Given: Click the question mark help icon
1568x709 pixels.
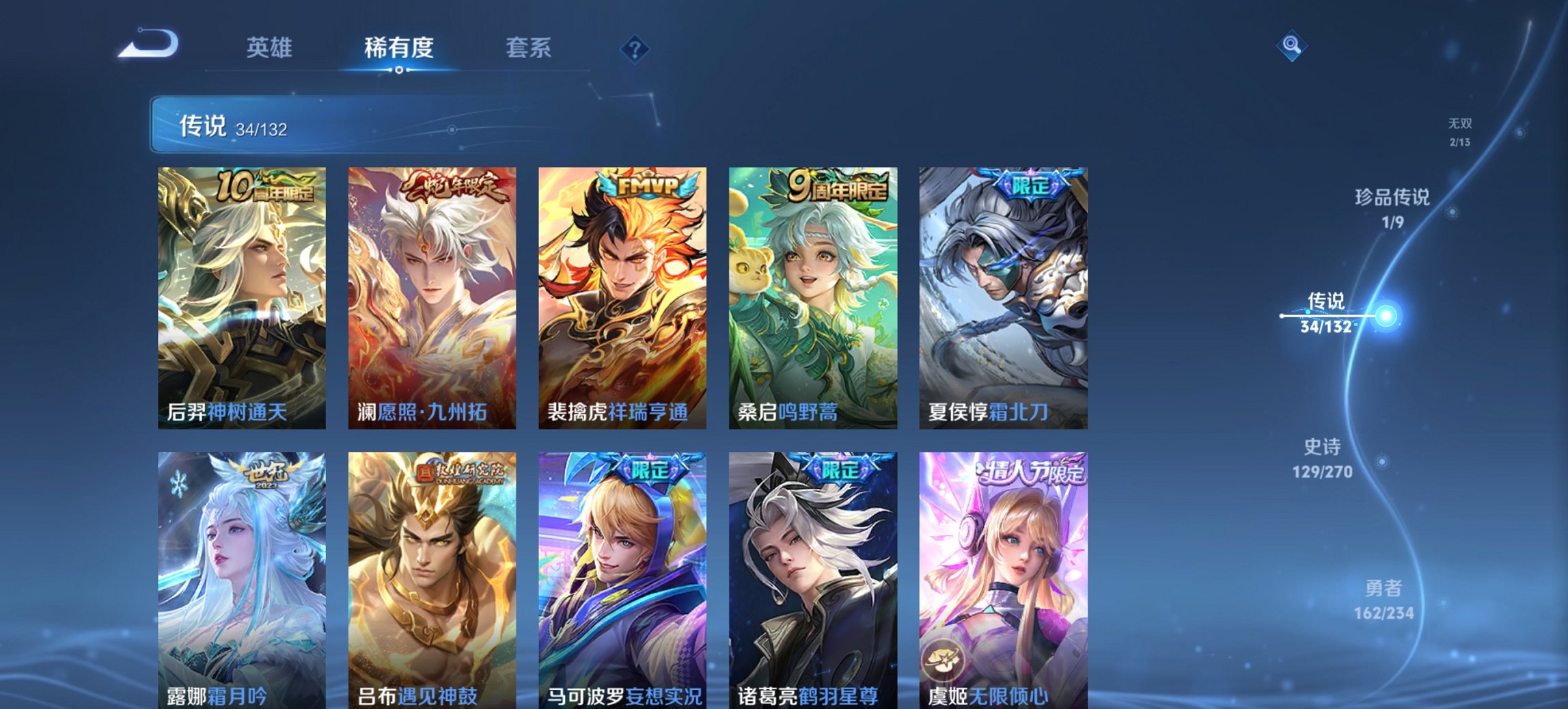Looking at the screenshot, I should [635, 49].
